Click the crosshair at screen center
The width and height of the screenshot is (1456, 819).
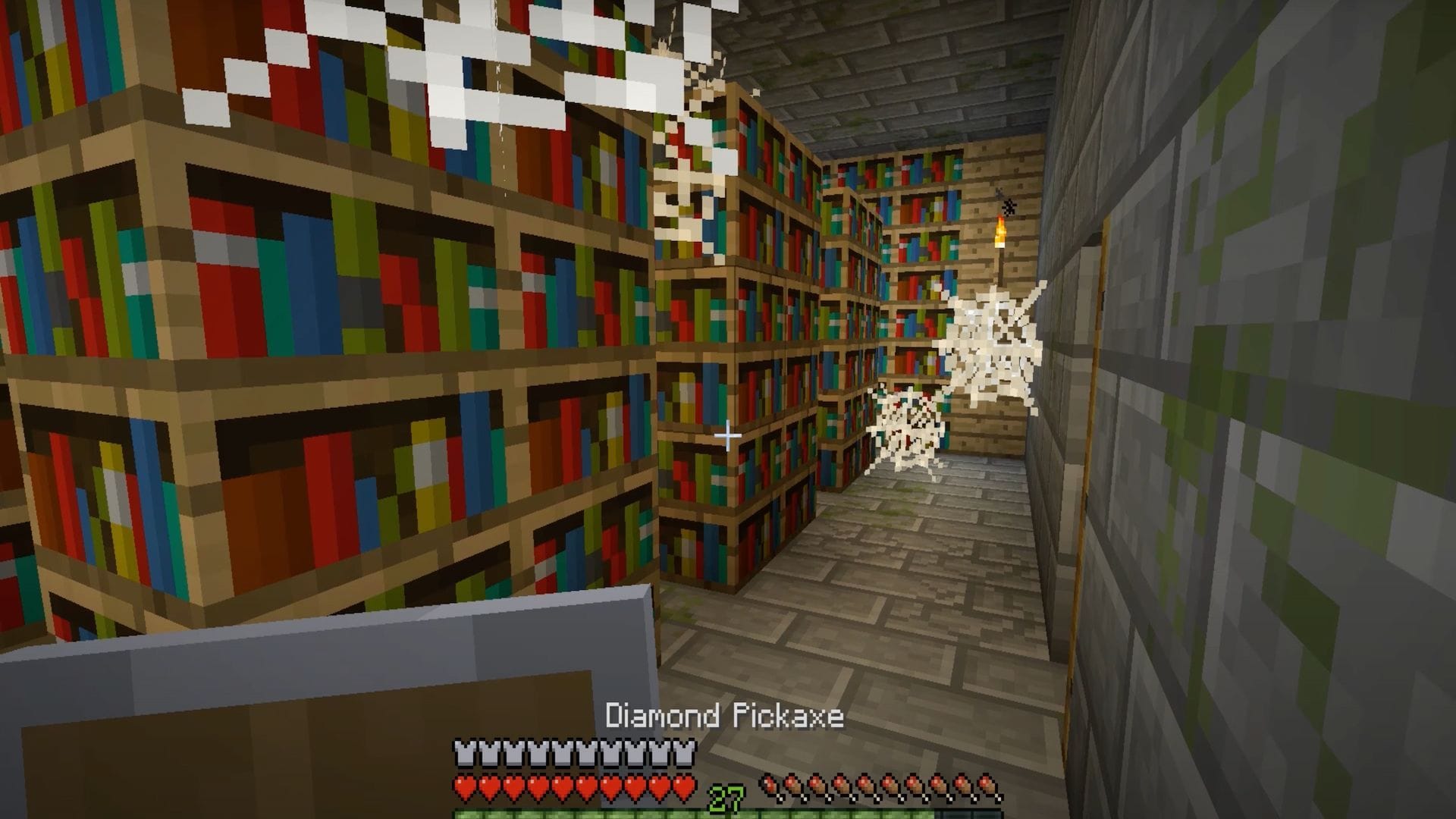pyautogui.click(x=727, y=435)
